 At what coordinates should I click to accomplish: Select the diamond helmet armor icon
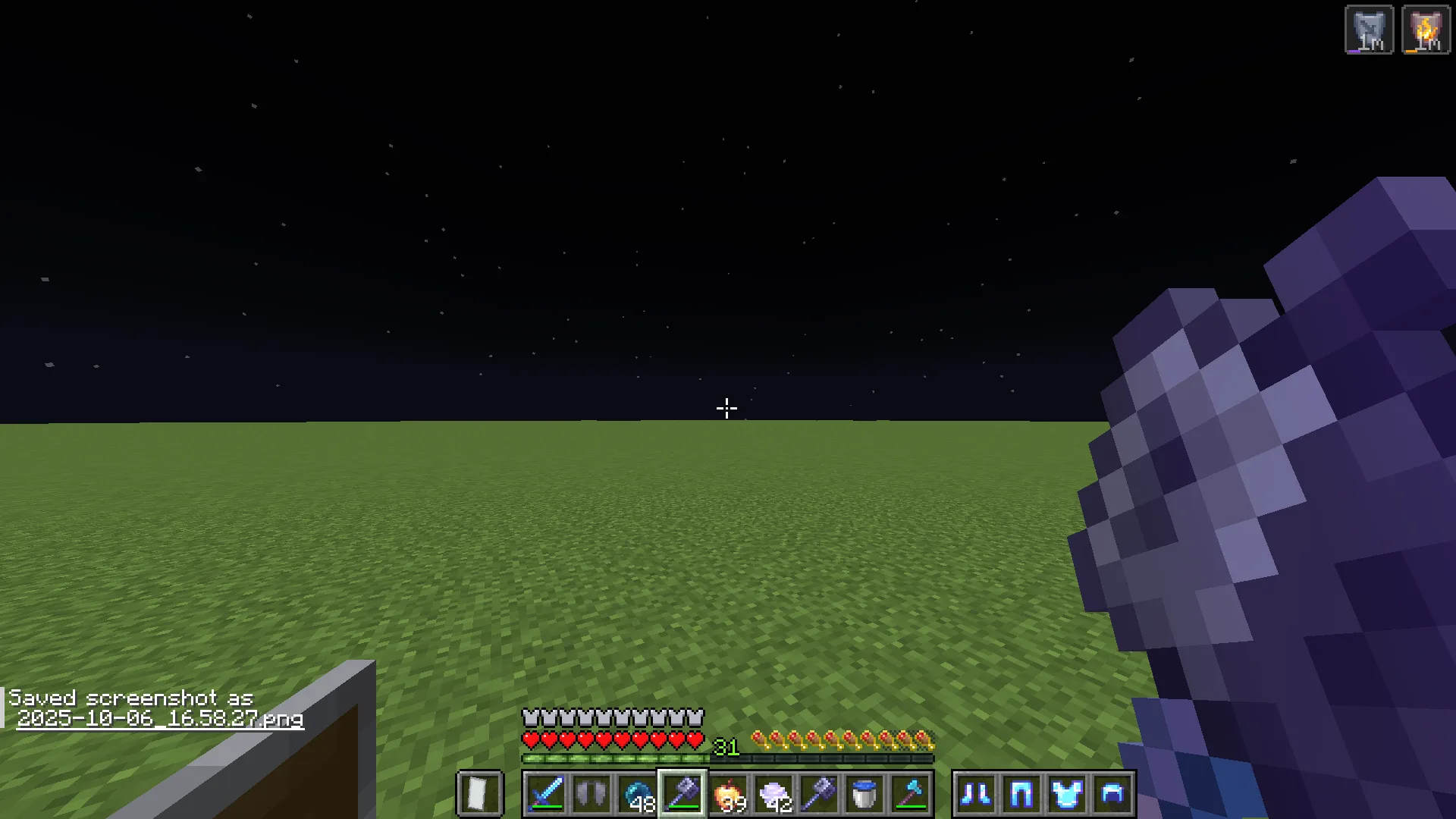point(1112,794)
